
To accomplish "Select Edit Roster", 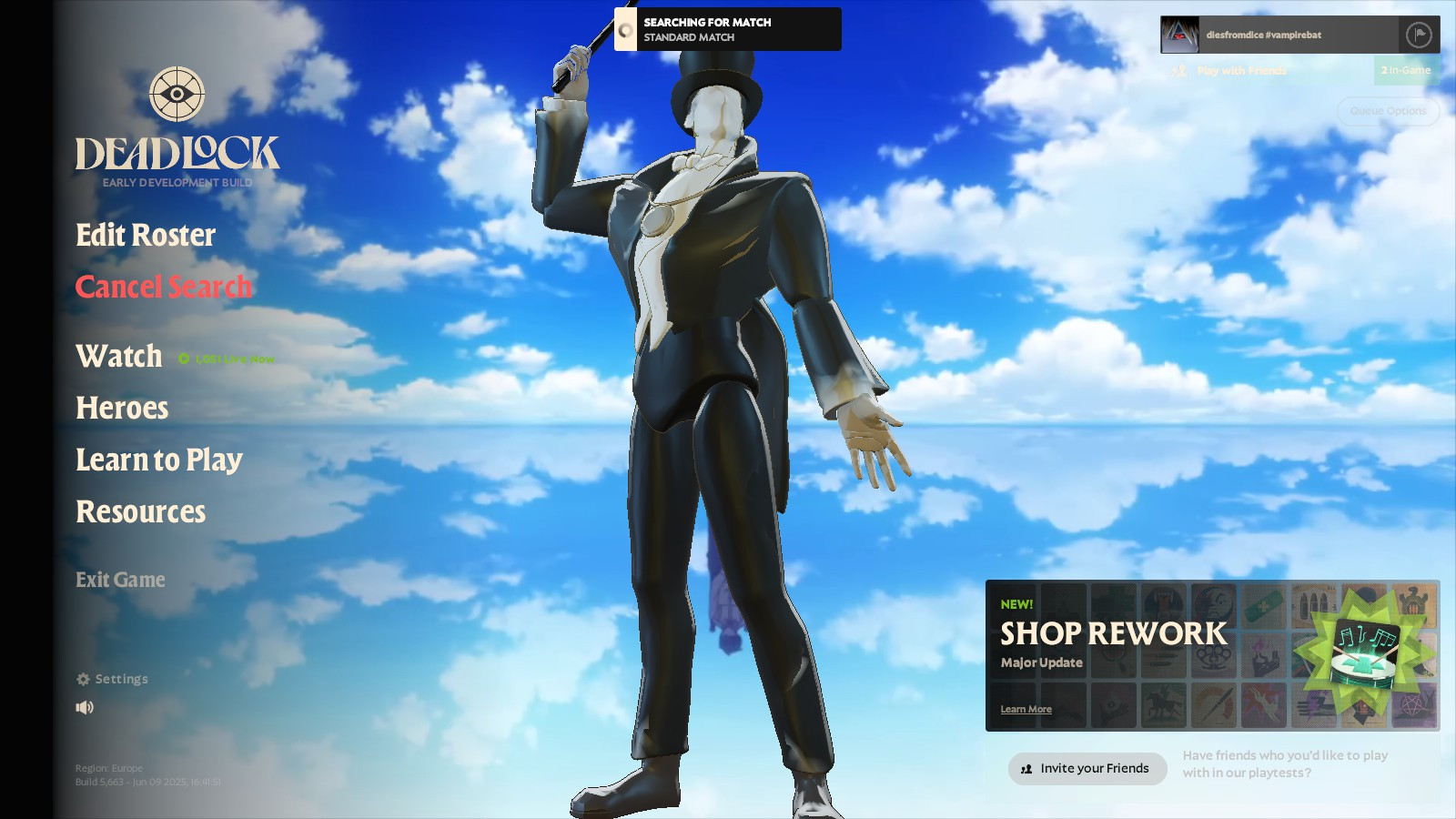I will click(146, 236).
